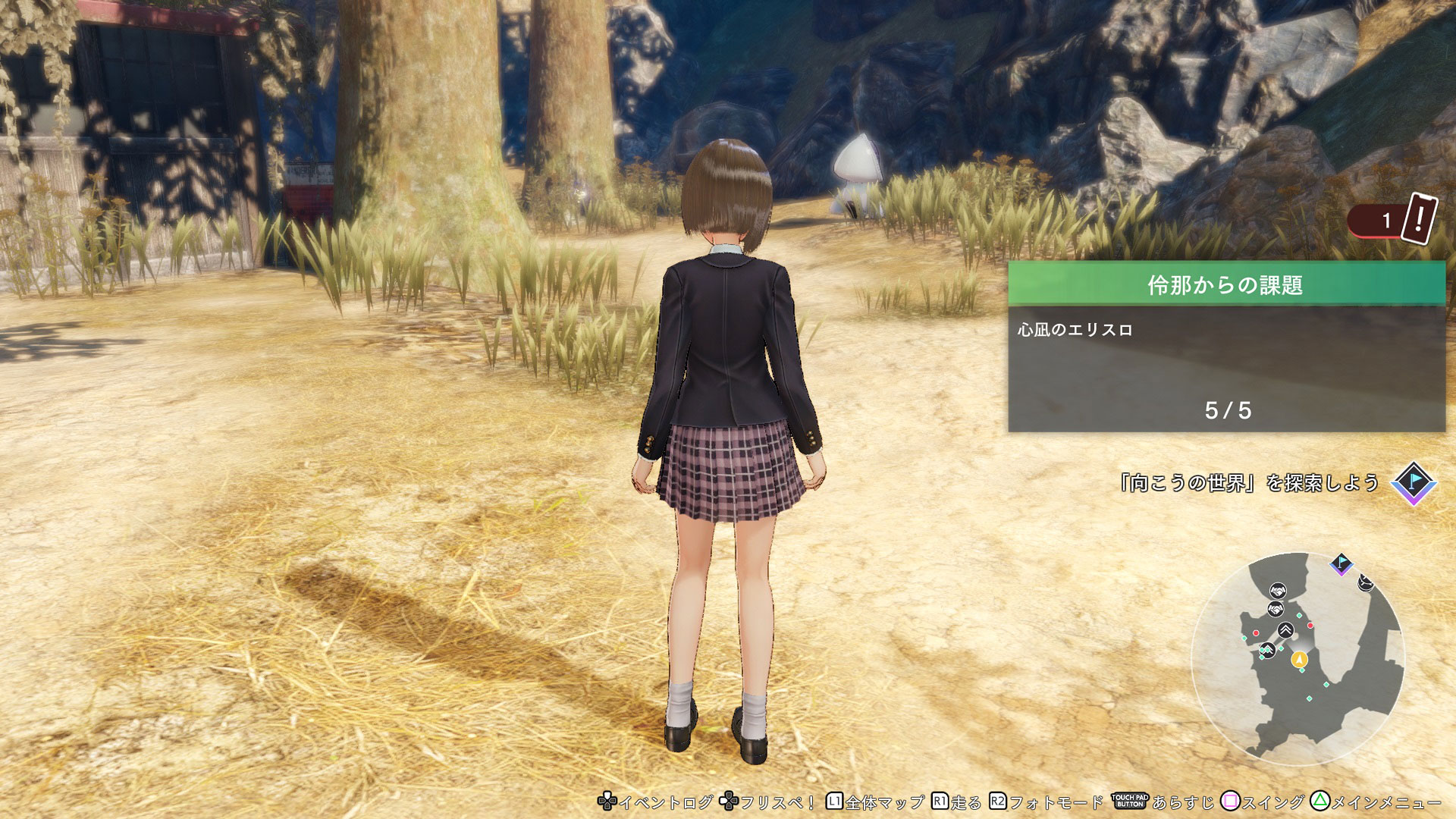Screen dimensions: 1456x819
Task: Open the phone notification alert icon
Action: (x=1419, y=218)
